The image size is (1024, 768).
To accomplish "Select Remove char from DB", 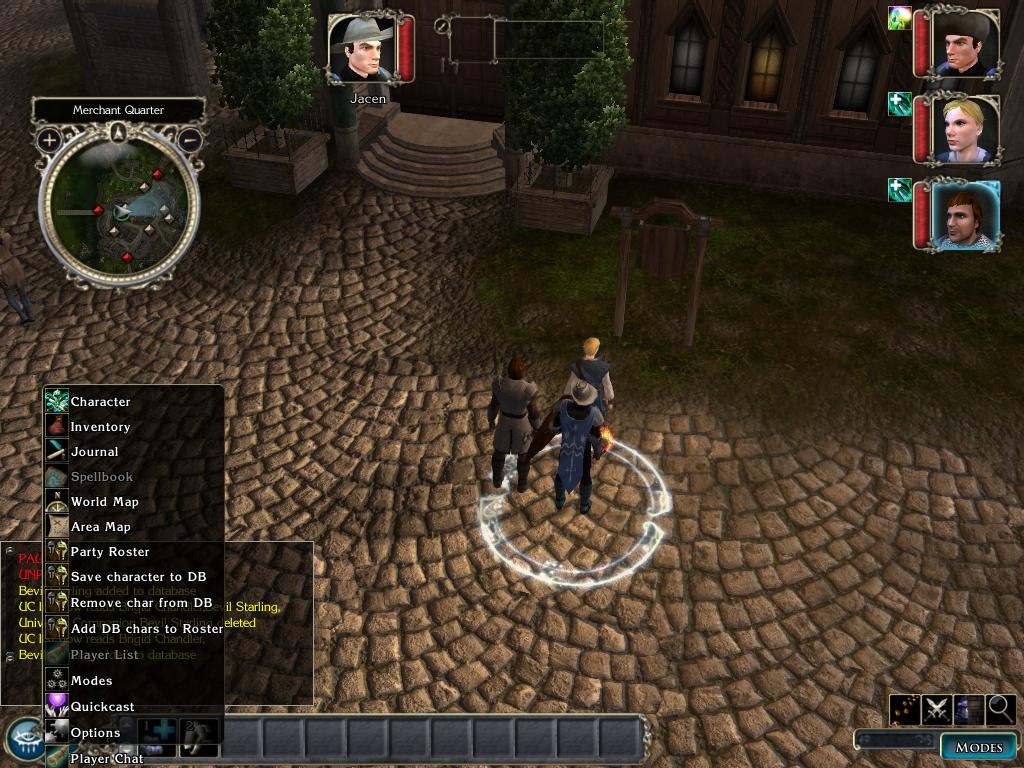I will point(141,603).
